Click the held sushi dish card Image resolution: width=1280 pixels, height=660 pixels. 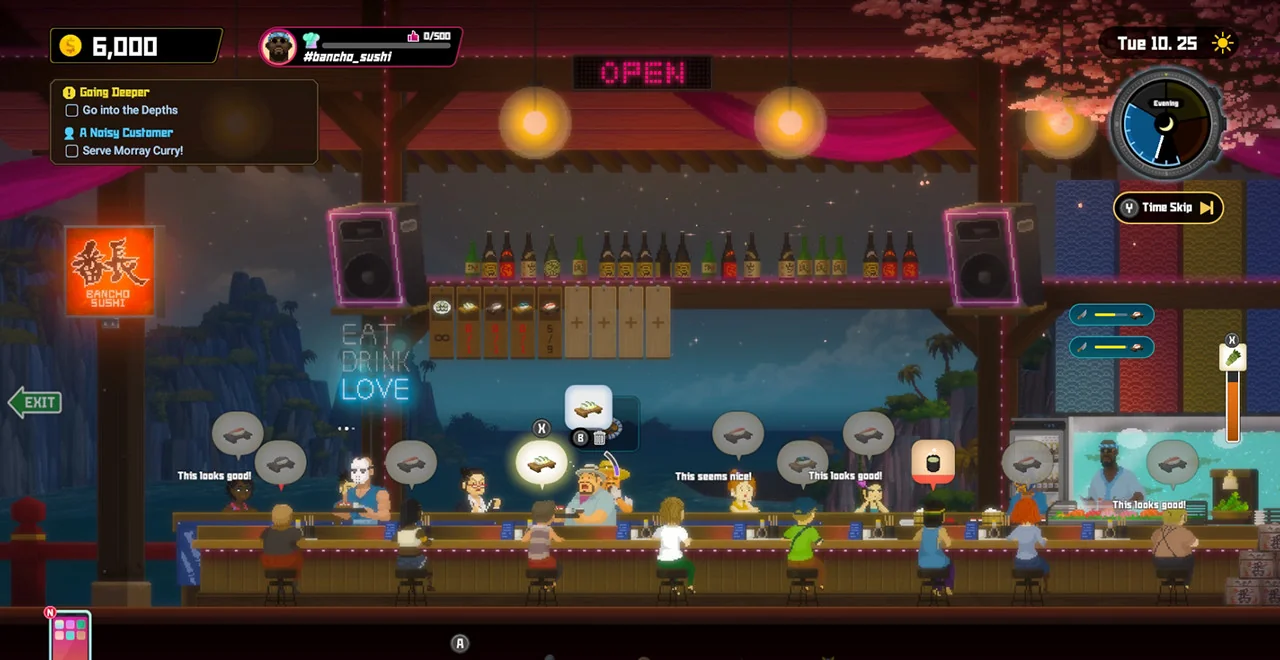(588, 408)
